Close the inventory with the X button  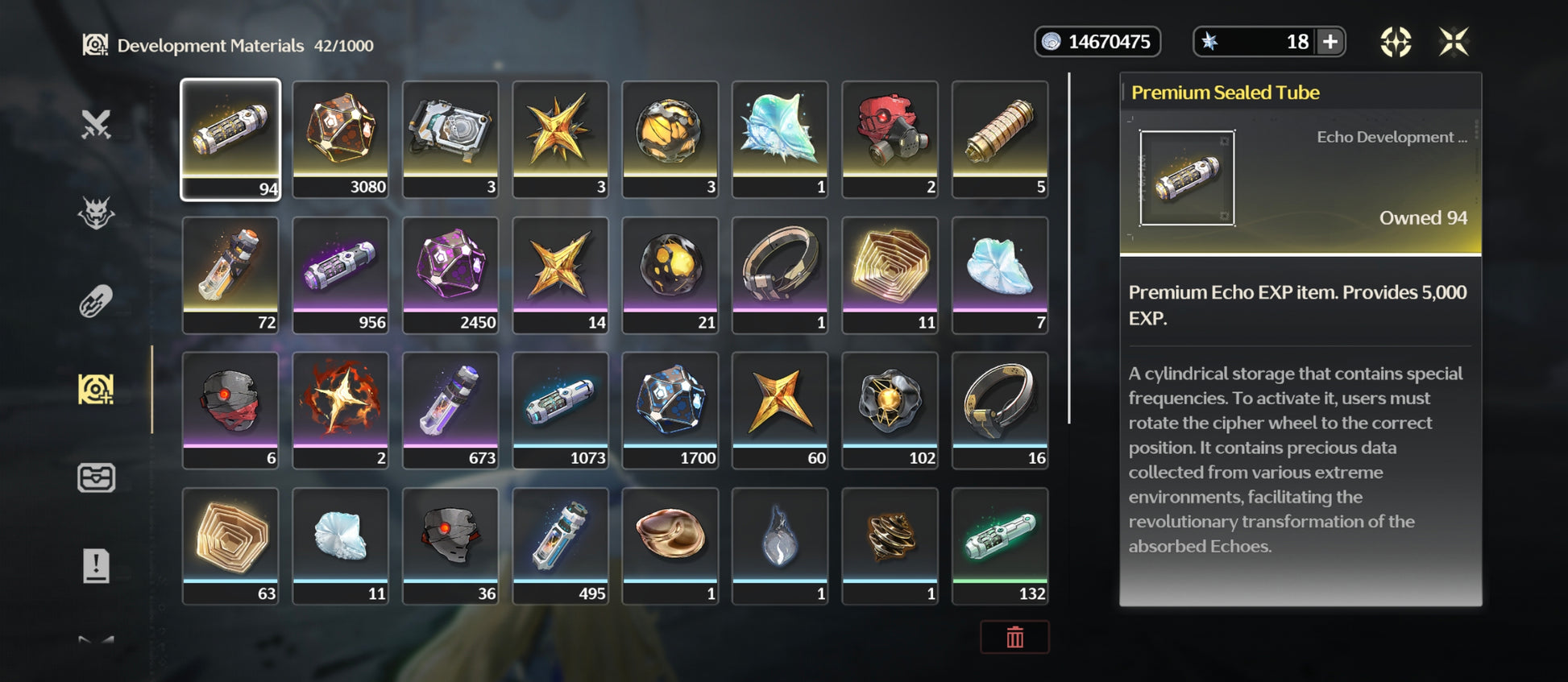coord(1454,42)
